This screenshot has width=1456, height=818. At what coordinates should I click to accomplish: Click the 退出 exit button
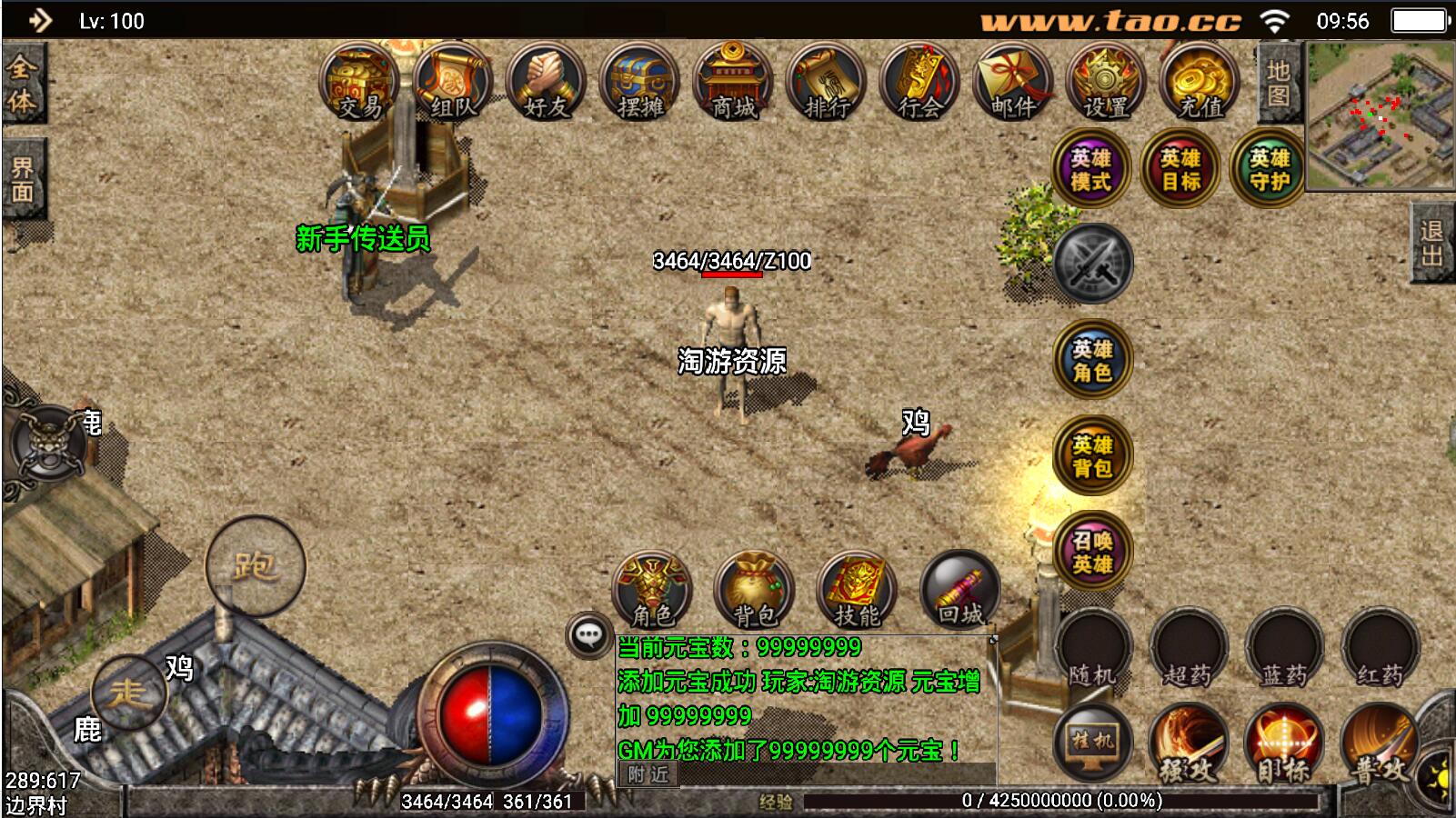click(x=1432, y=244)
